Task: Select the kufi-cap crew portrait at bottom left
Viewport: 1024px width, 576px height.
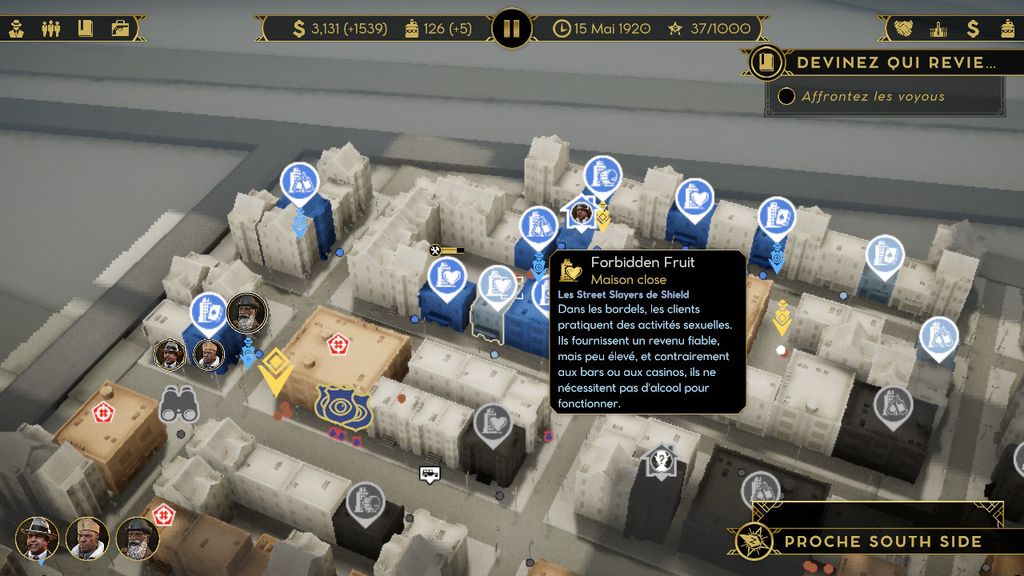Action: click(x=87, y=538)
